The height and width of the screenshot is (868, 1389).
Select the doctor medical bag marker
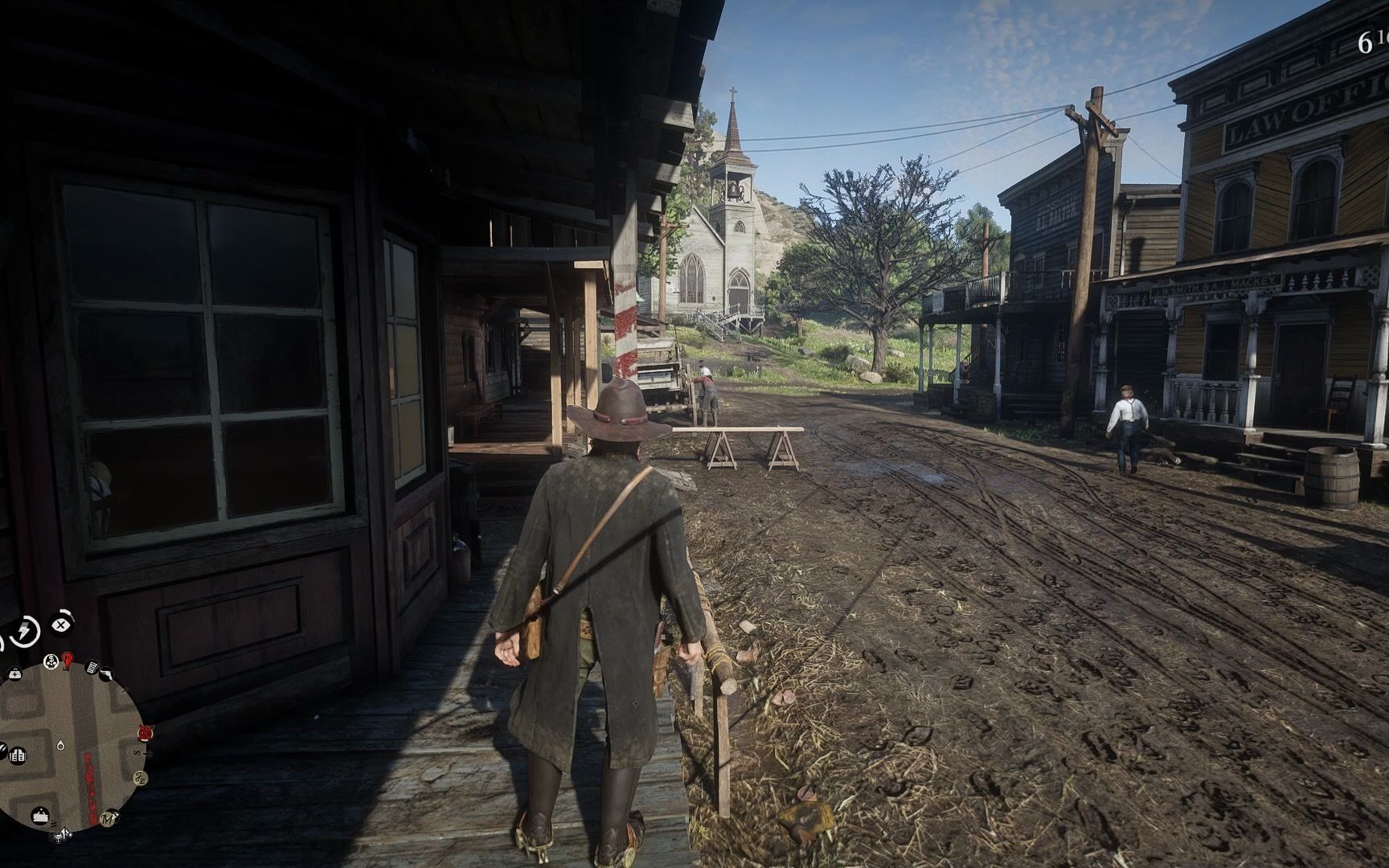click(15, 673)
